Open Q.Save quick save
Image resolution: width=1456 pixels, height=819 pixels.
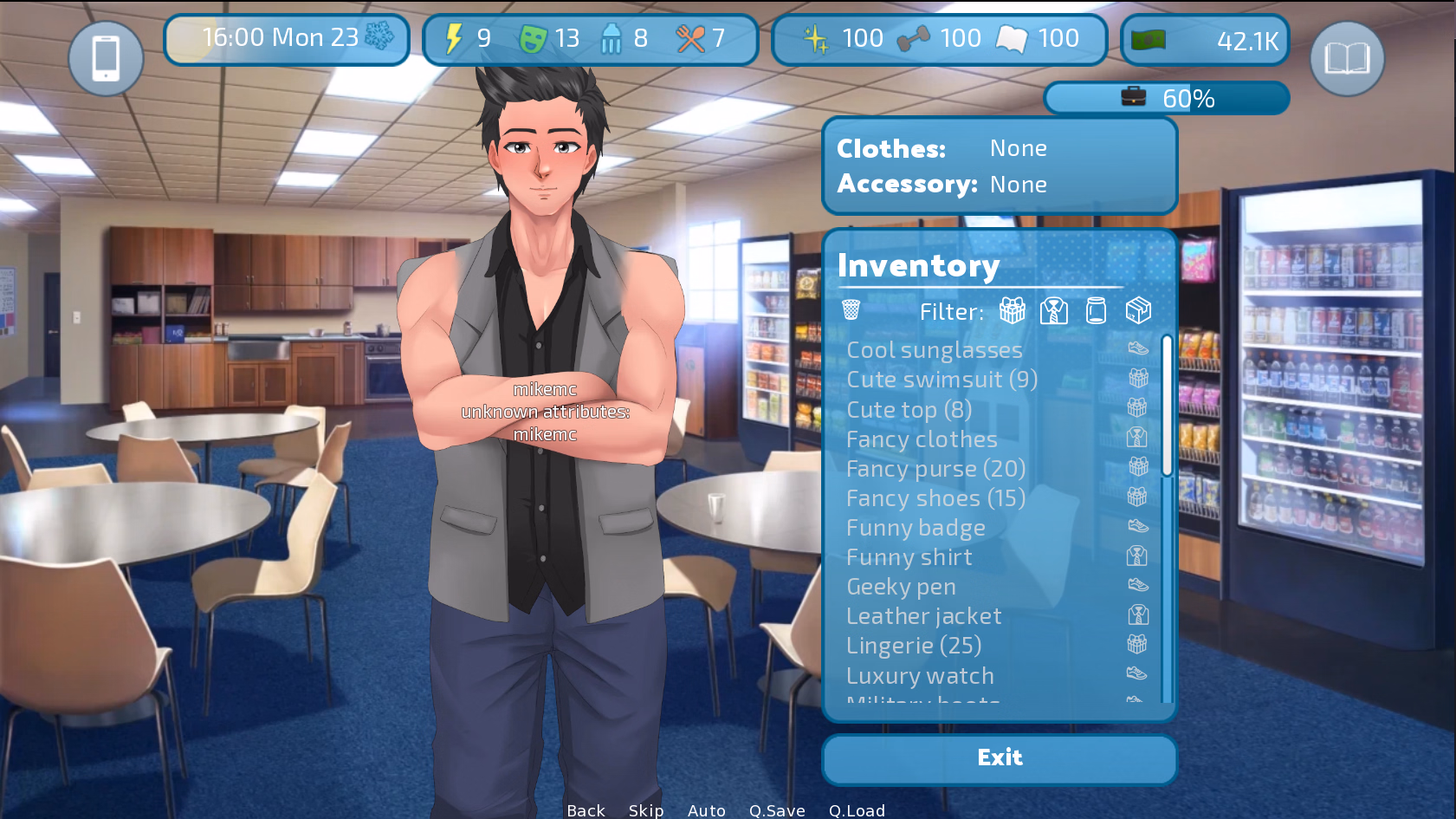coord(777,810)
